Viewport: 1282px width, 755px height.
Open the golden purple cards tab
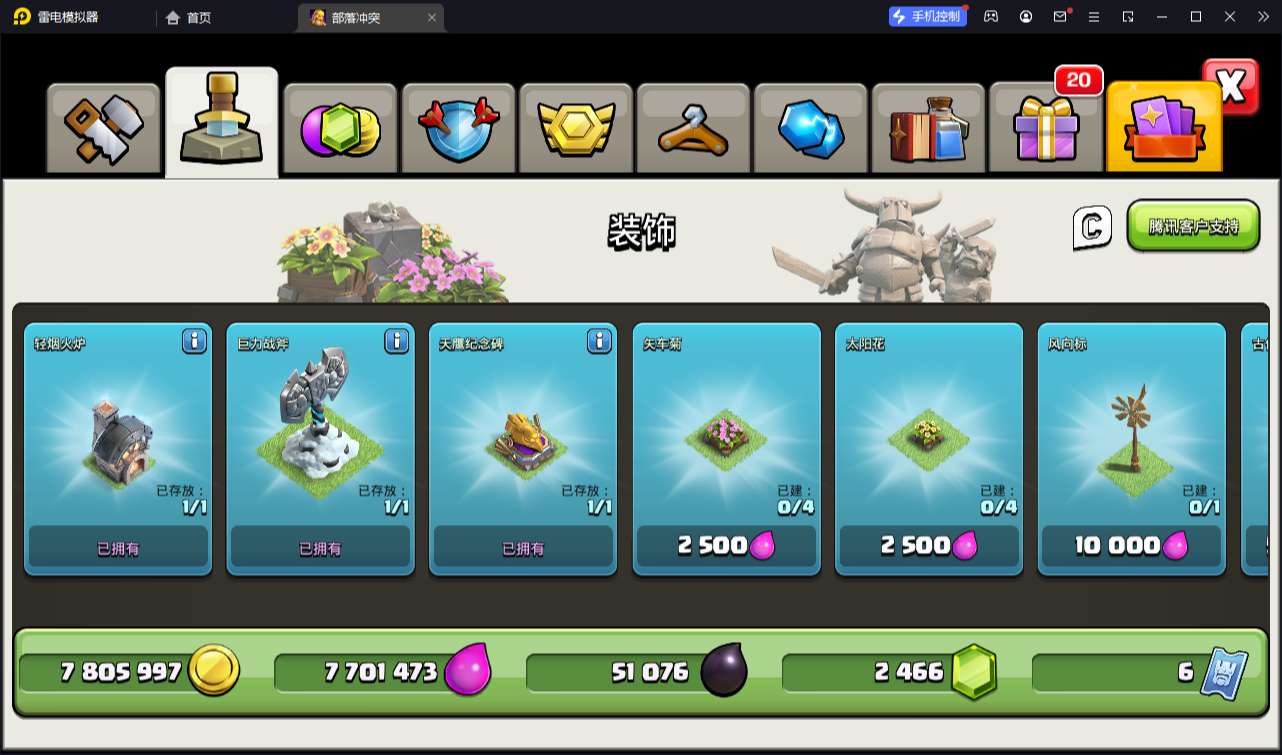pos(1163,129)
